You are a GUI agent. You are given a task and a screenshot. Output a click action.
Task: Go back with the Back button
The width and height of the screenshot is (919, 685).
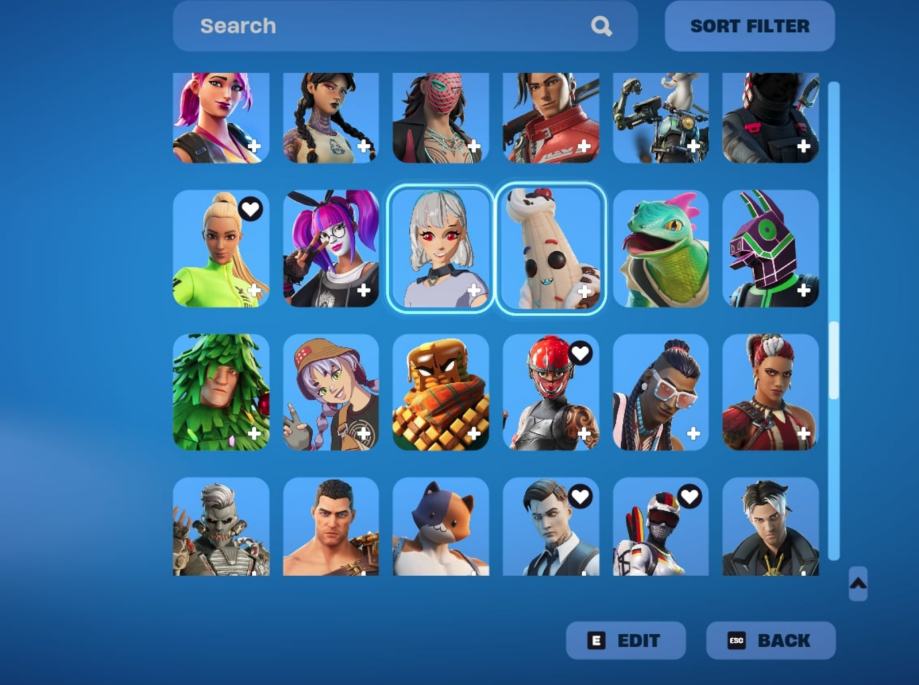pos(770,641)
